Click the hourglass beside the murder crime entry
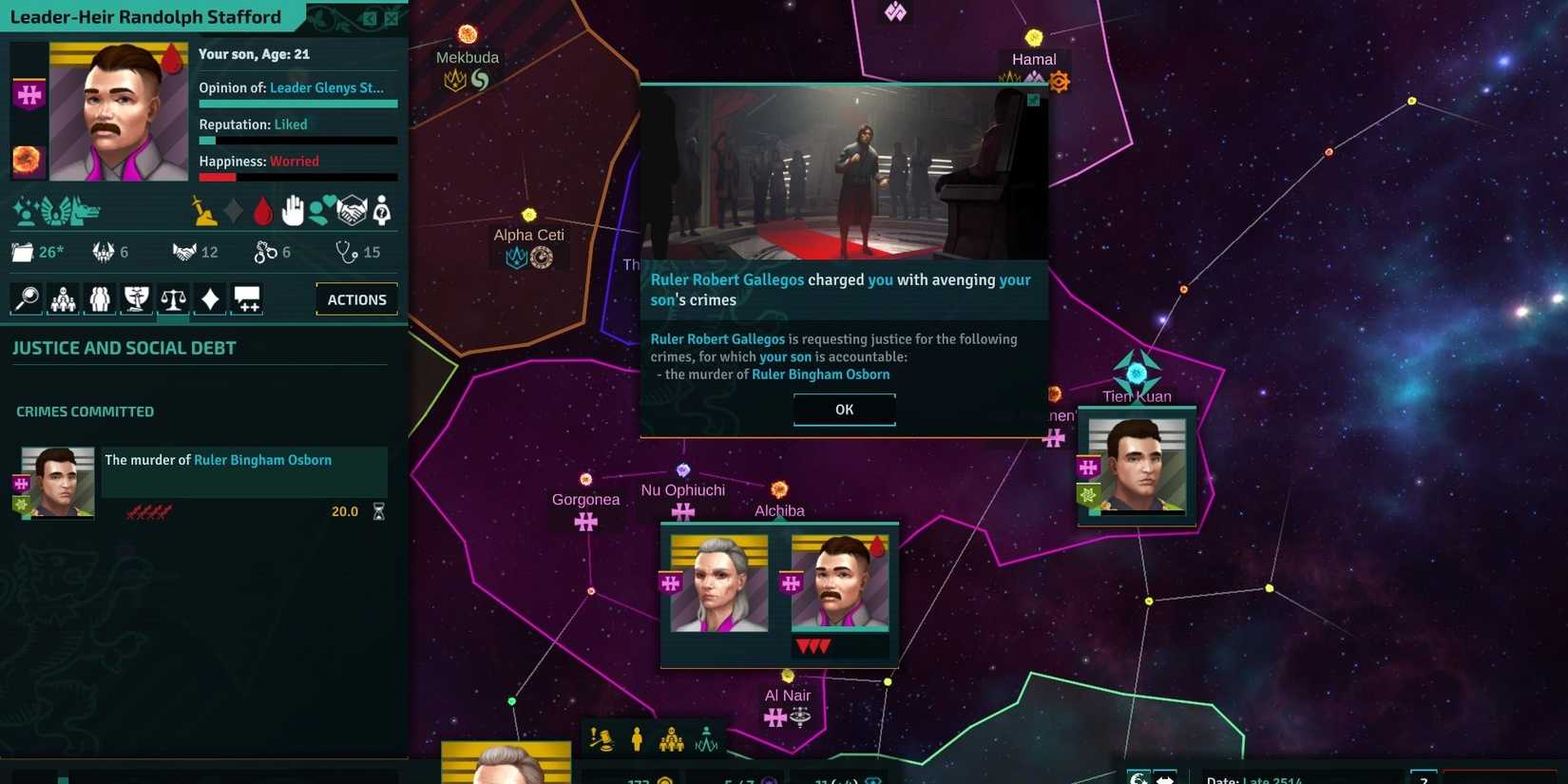 (377, 510)
